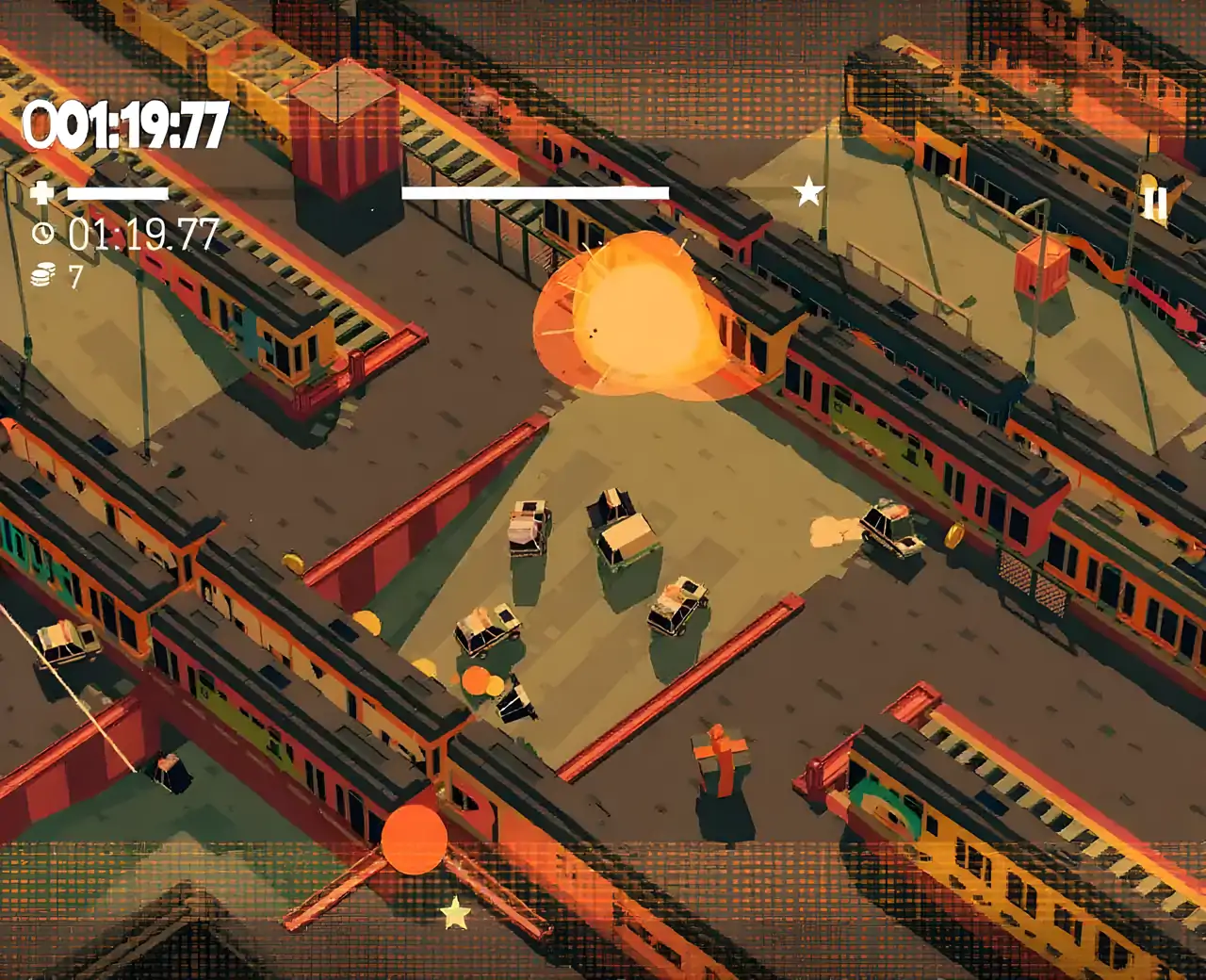Image resolution: width=1206 pixels, height=980 pixels.
Task: Click the white star marker near top
Action: tap(807, 190)
